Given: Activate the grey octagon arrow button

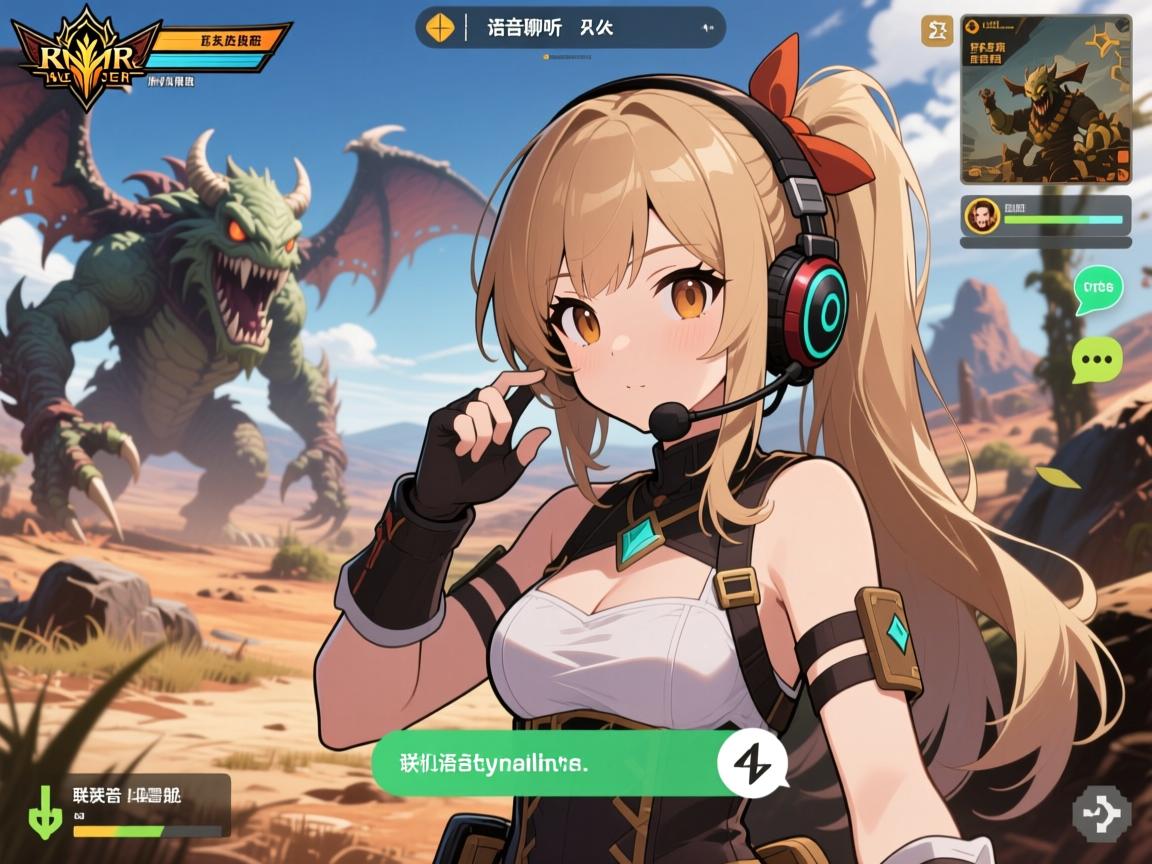Looking at the screenshot, I should 1101,811.
